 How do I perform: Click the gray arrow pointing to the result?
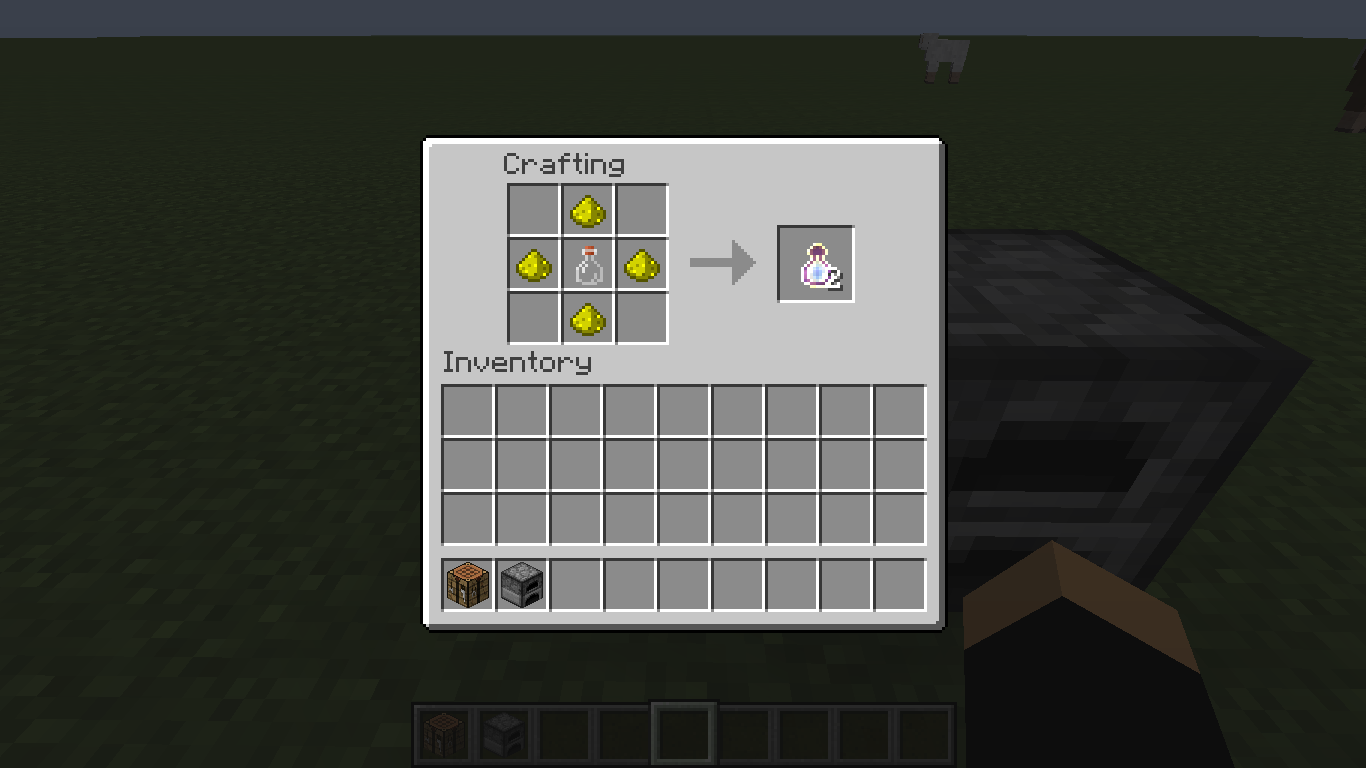pos(722,262)
